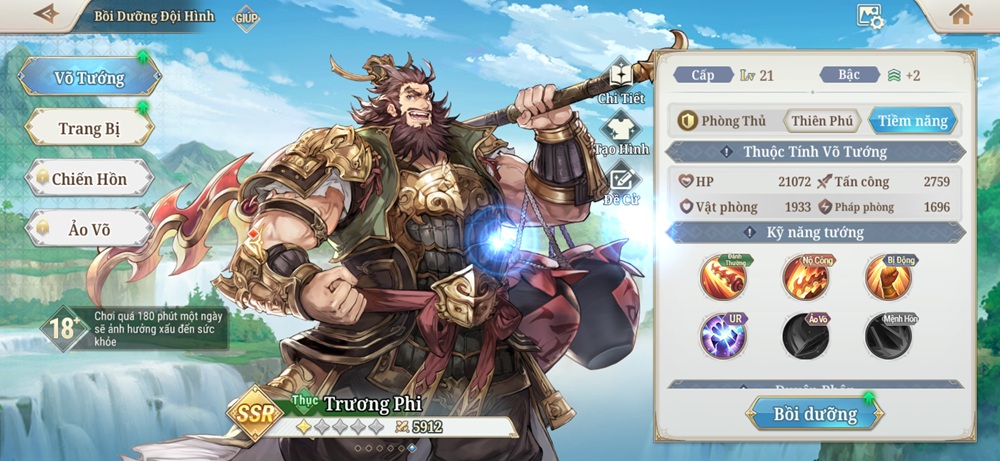
Task: Inspect the Nộ Công skill icon
Action: (806, 278)
